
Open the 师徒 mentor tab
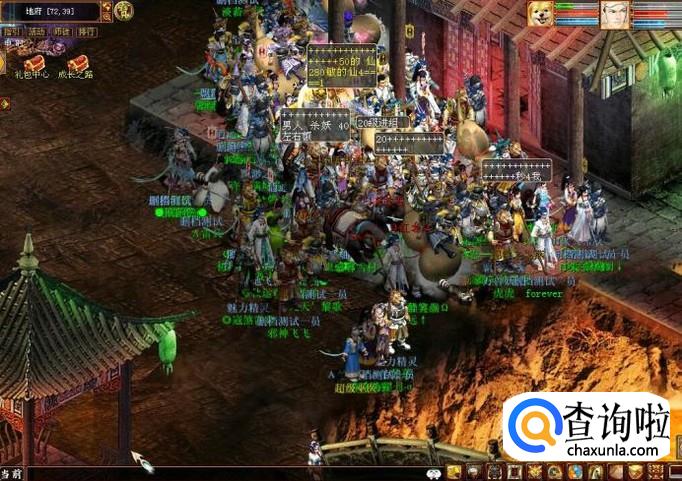(62, 32)
